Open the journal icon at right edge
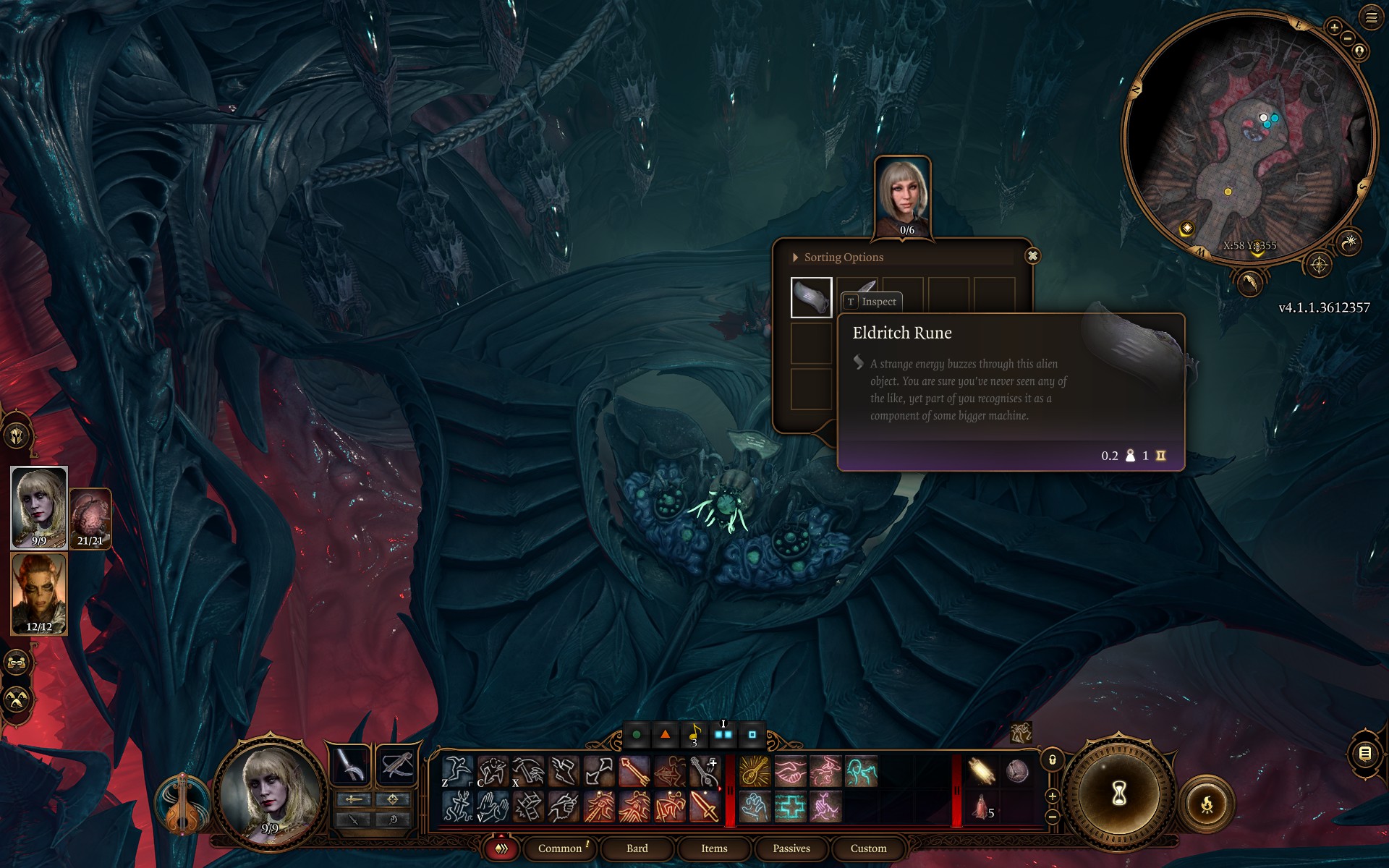 [1364, 754]
